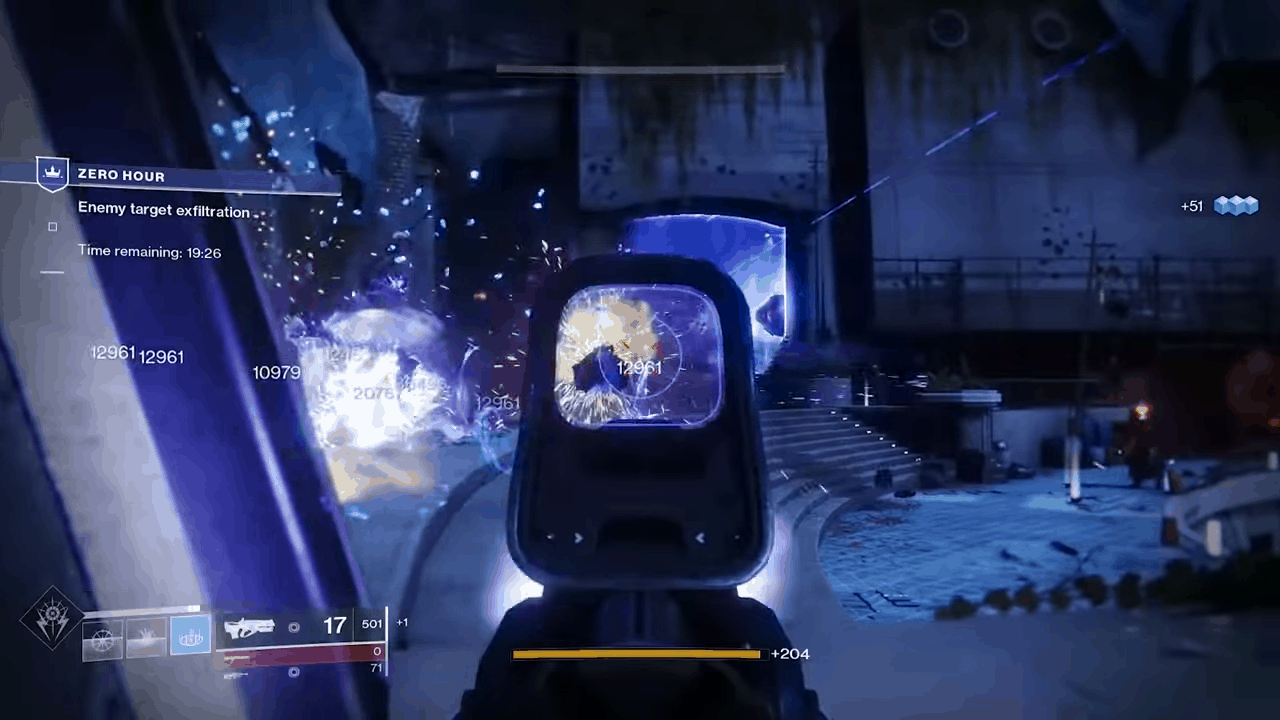
Task: Select the highlighted blue class ability icon
Action: click(x=190, y=636)
